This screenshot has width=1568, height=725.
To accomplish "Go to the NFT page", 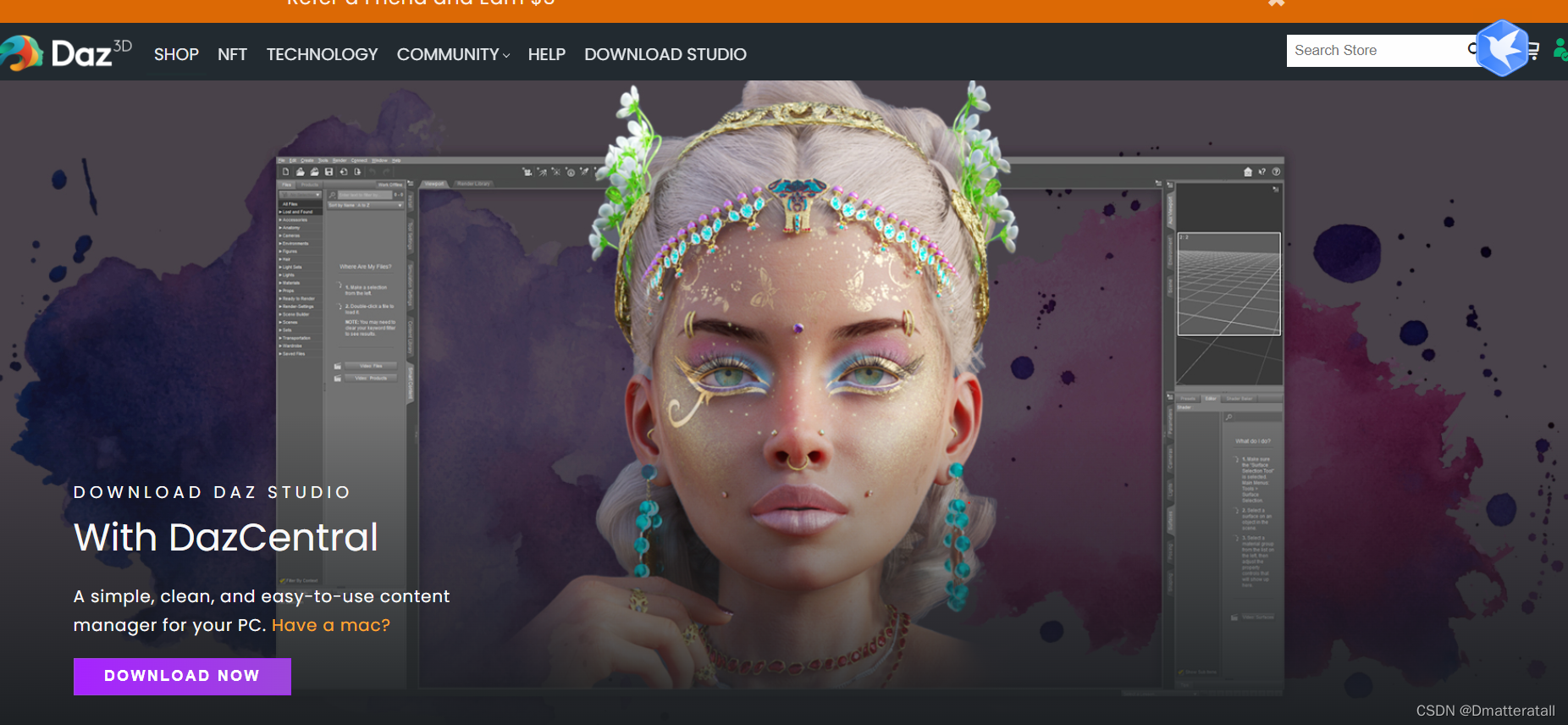I will [x=232, y=54].
